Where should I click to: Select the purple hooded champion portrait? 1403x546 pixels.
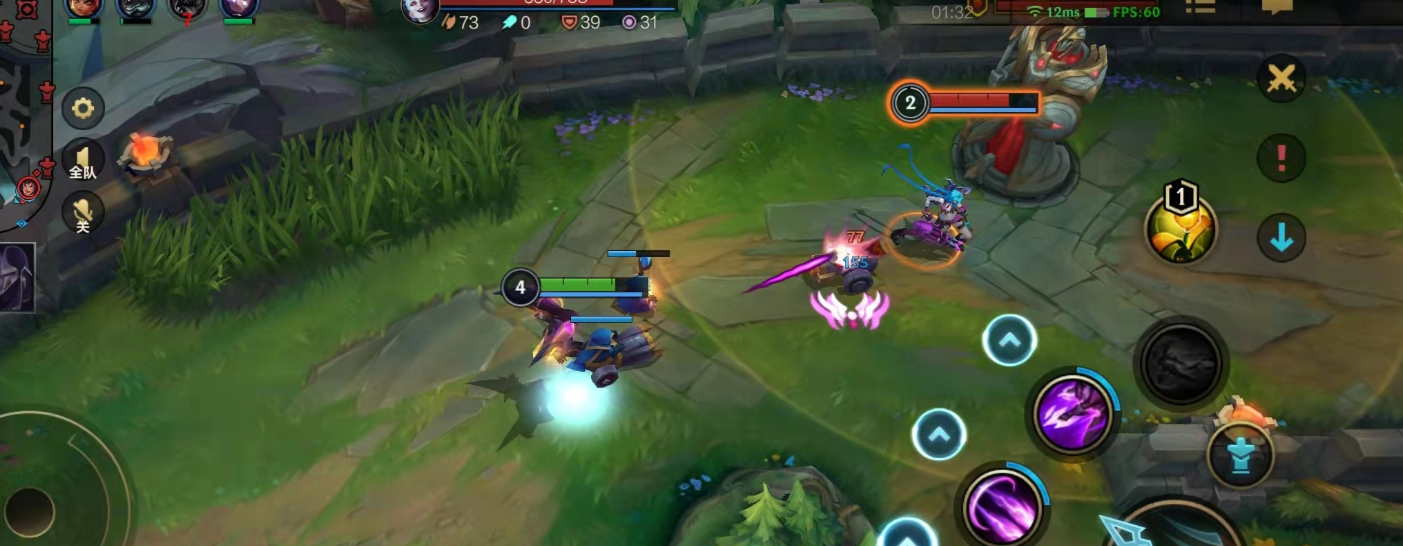tap(18, 277)
